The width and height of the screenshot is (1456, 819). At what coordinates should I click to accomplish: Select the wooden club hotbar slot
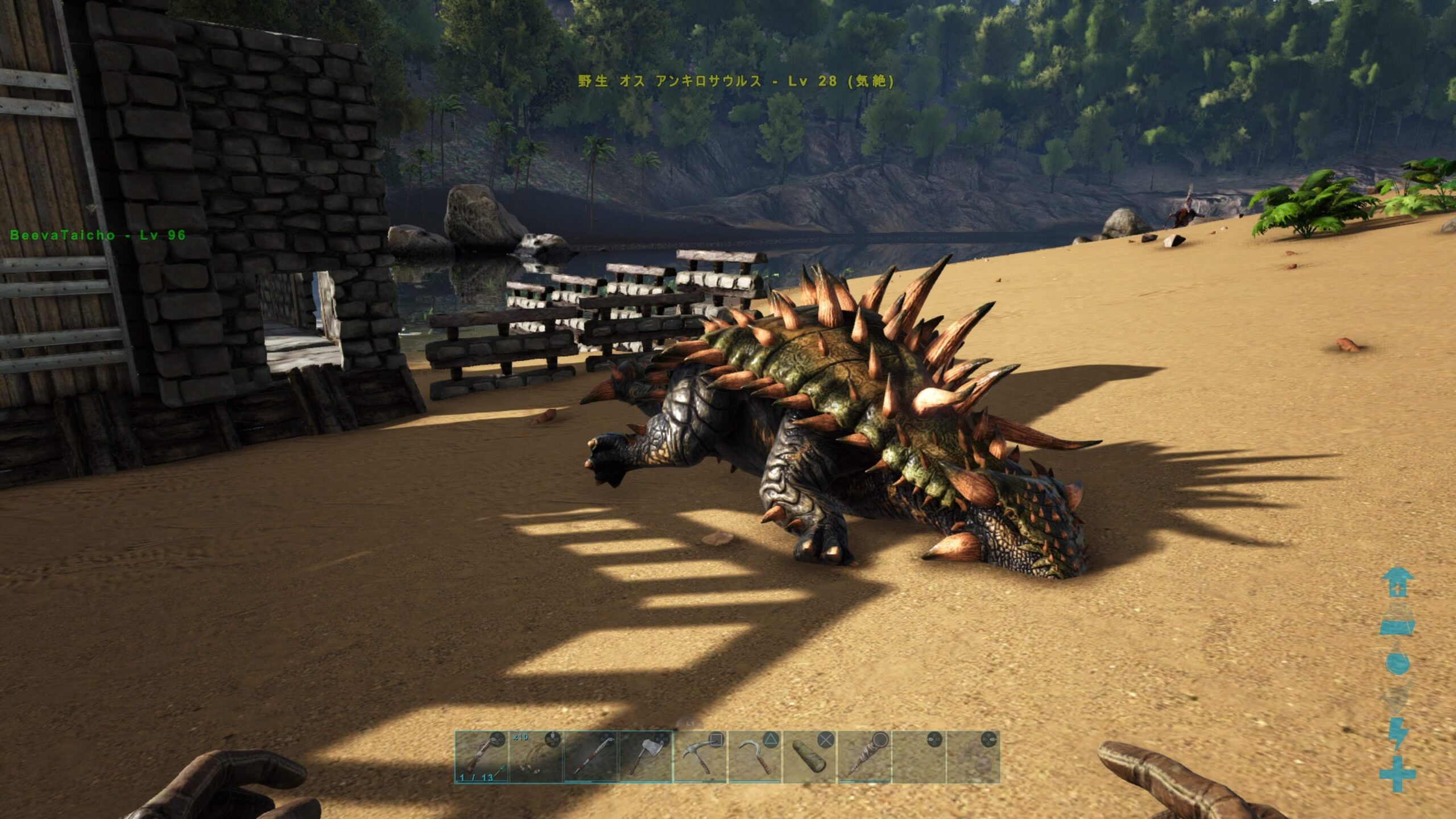pyautogui.click(x=864, y=757)
